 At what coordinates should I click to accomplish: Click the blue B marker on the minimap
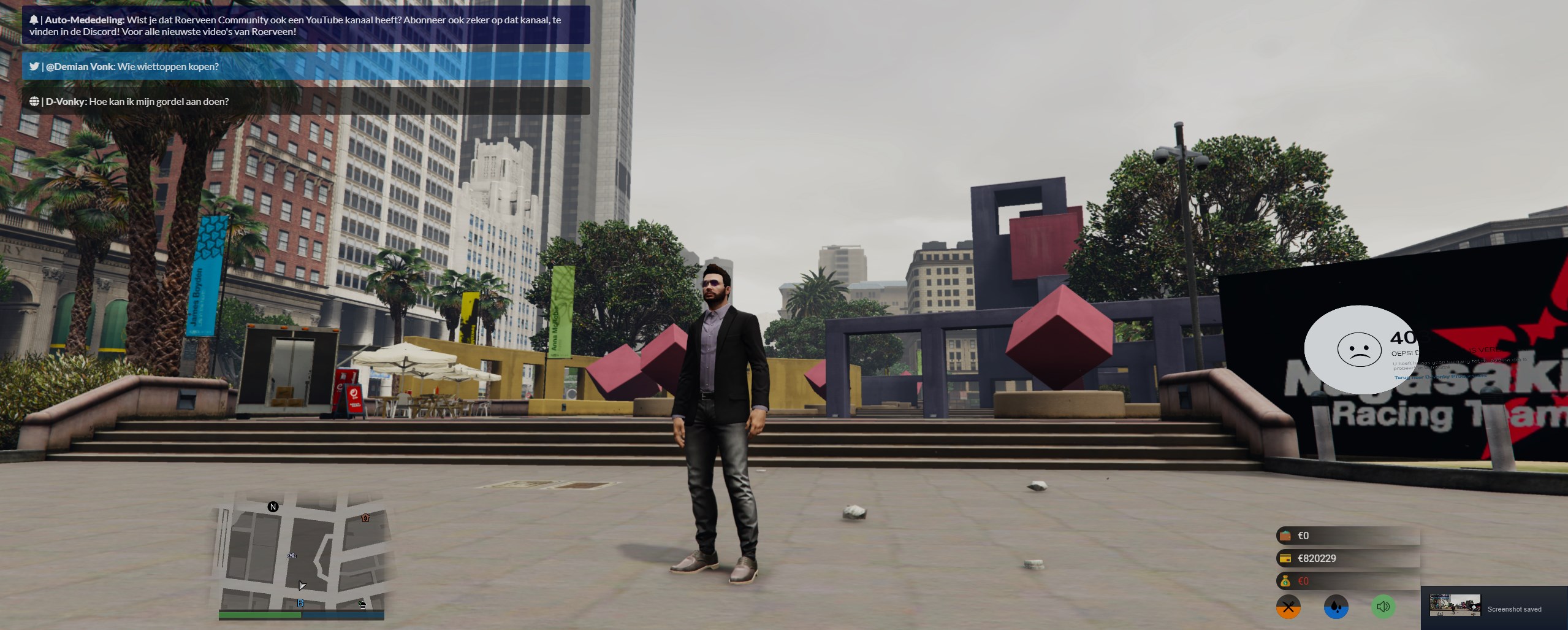[x=300, y=604]
